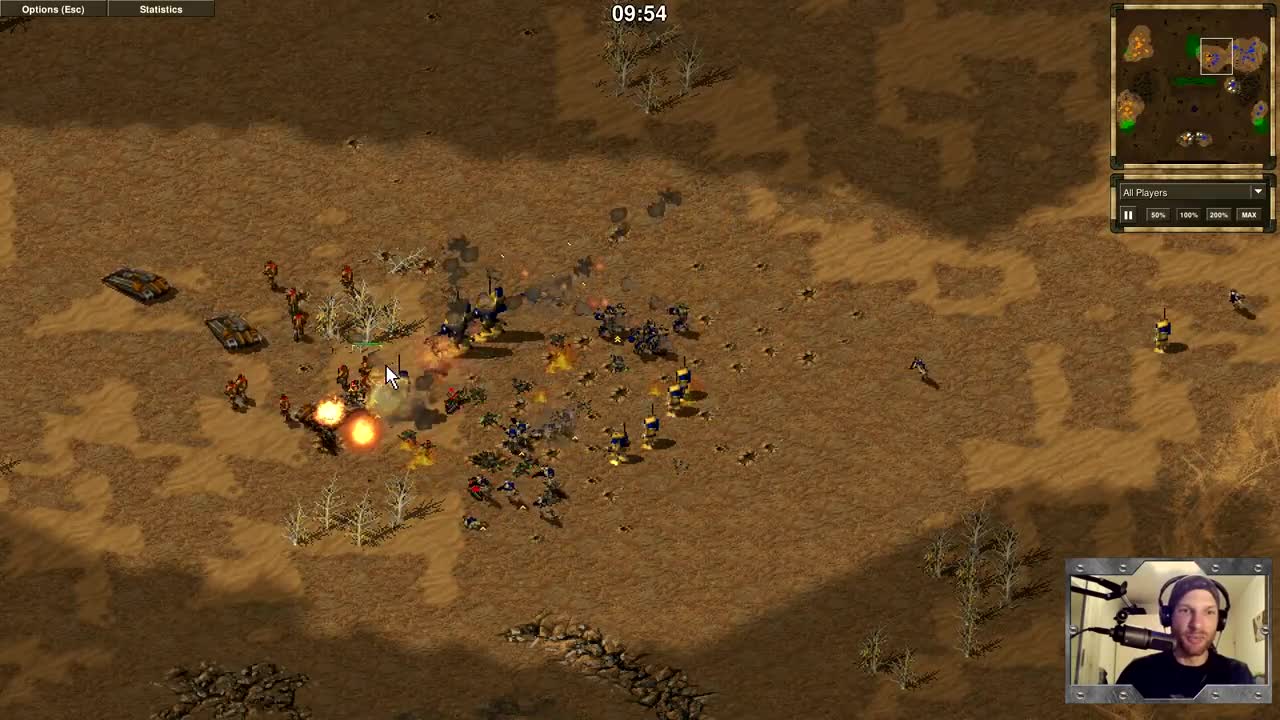This screenshot has width=1280, height=720.
Task: Set replay speed to 200%
Action: click(1218, 214)
